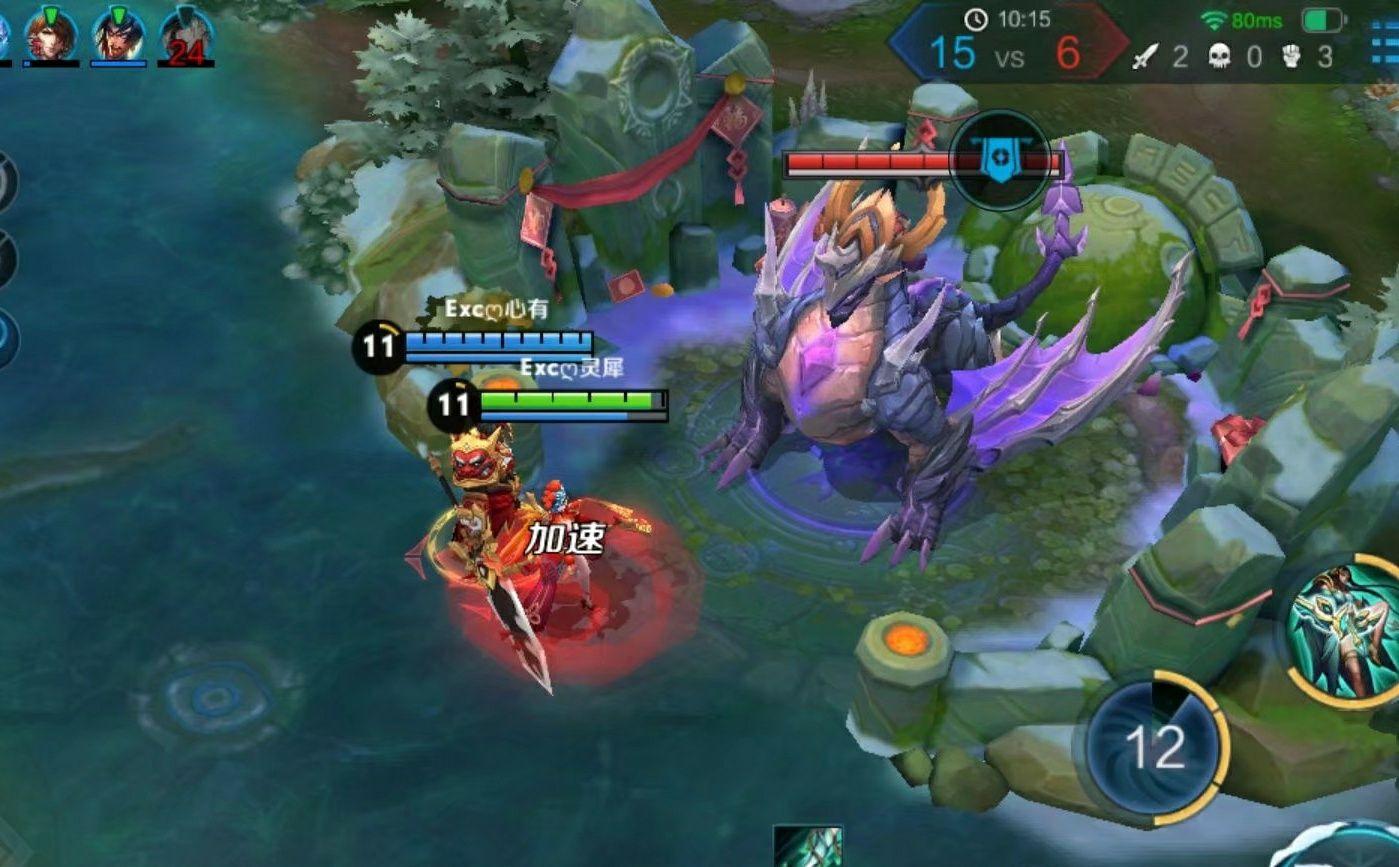Select the red-haired teammate portrait
This screenshot has height=867, width=1399.
click(x=51, y=33)
